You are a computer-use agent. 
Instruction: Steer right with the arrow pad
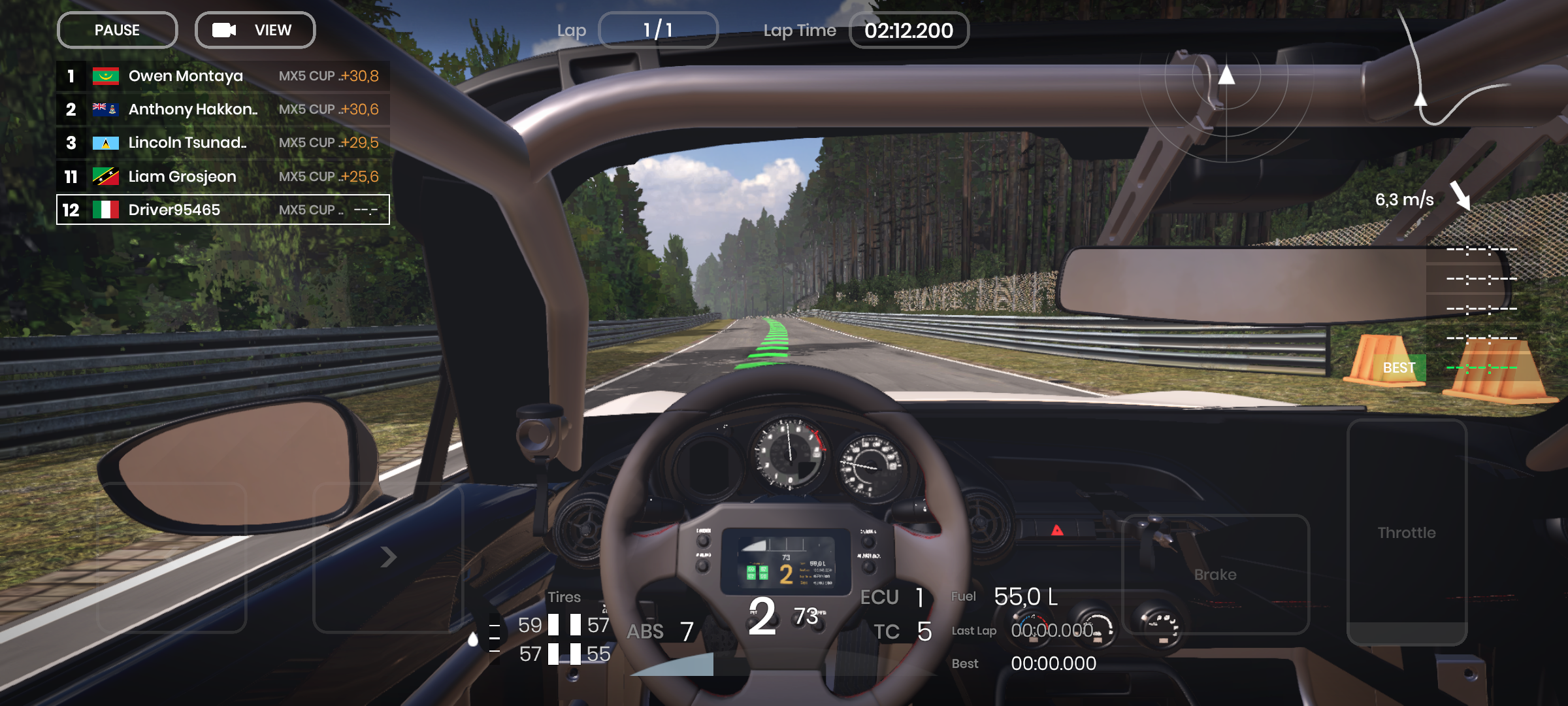click(x=388, y=557)
